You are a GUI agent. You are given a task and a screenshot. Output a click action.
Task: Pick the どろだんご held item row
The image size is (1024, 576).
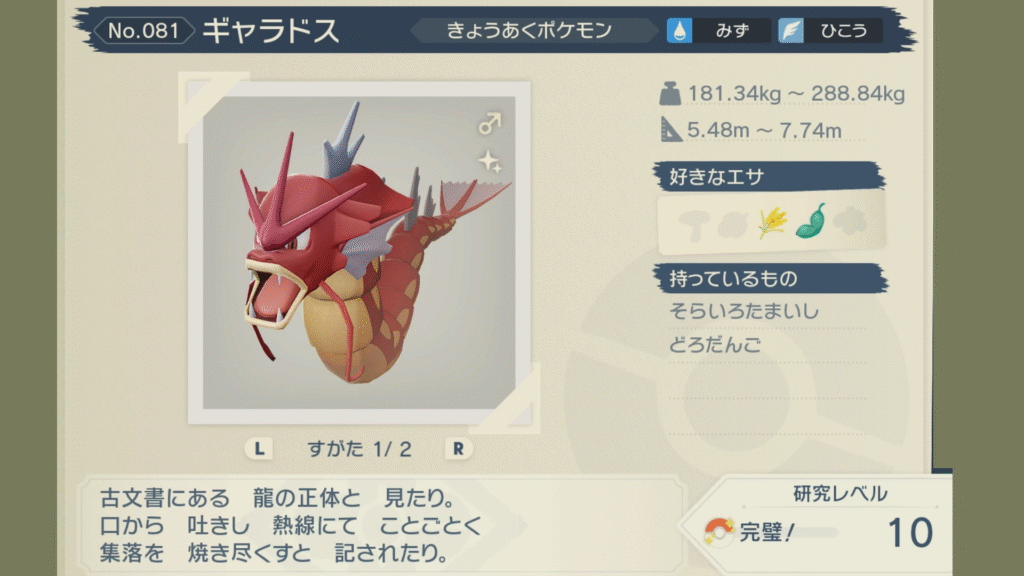point(716,346)
